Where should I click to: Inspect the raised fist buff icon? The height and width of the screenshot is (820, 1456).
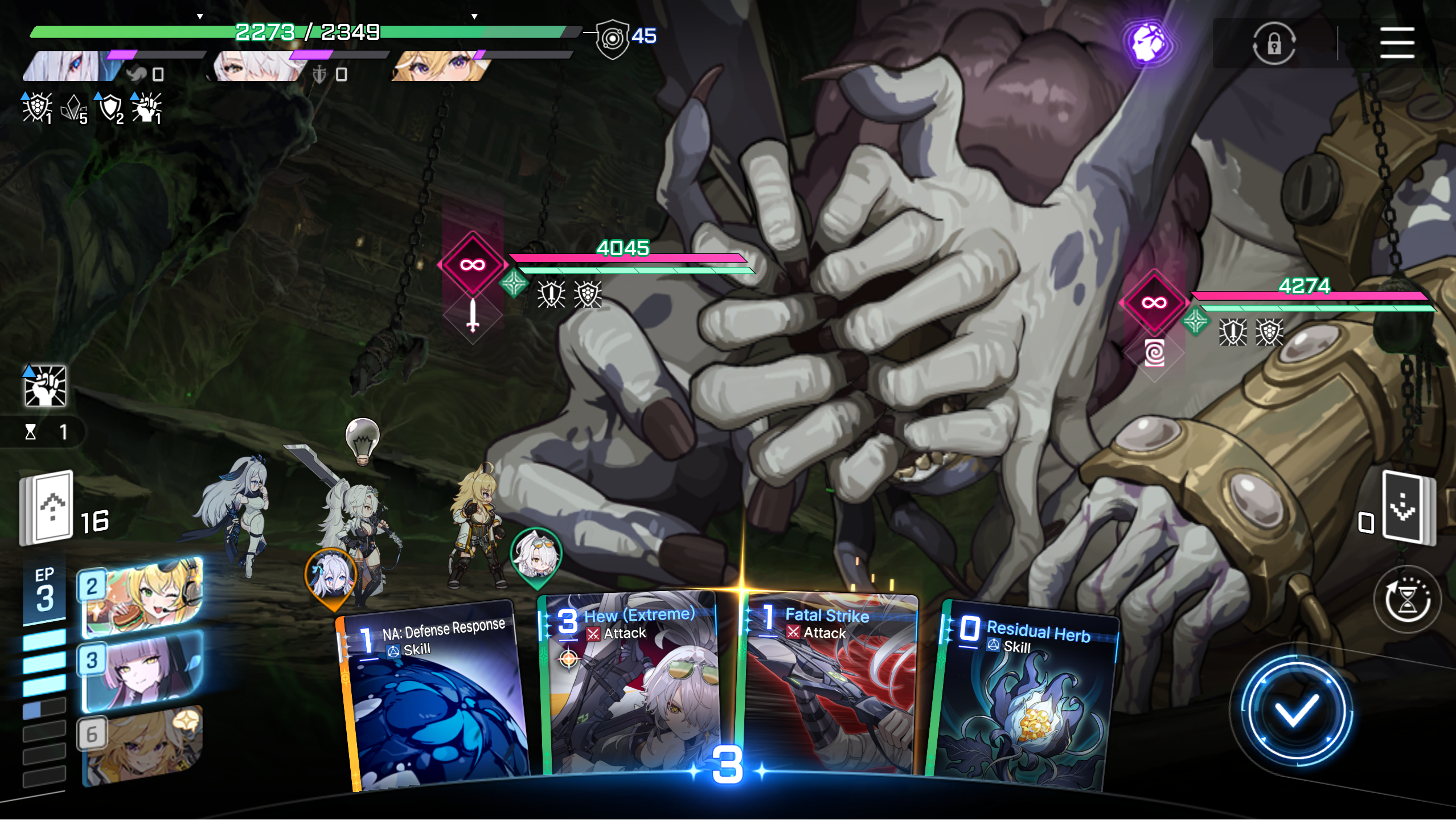[44, 386]
